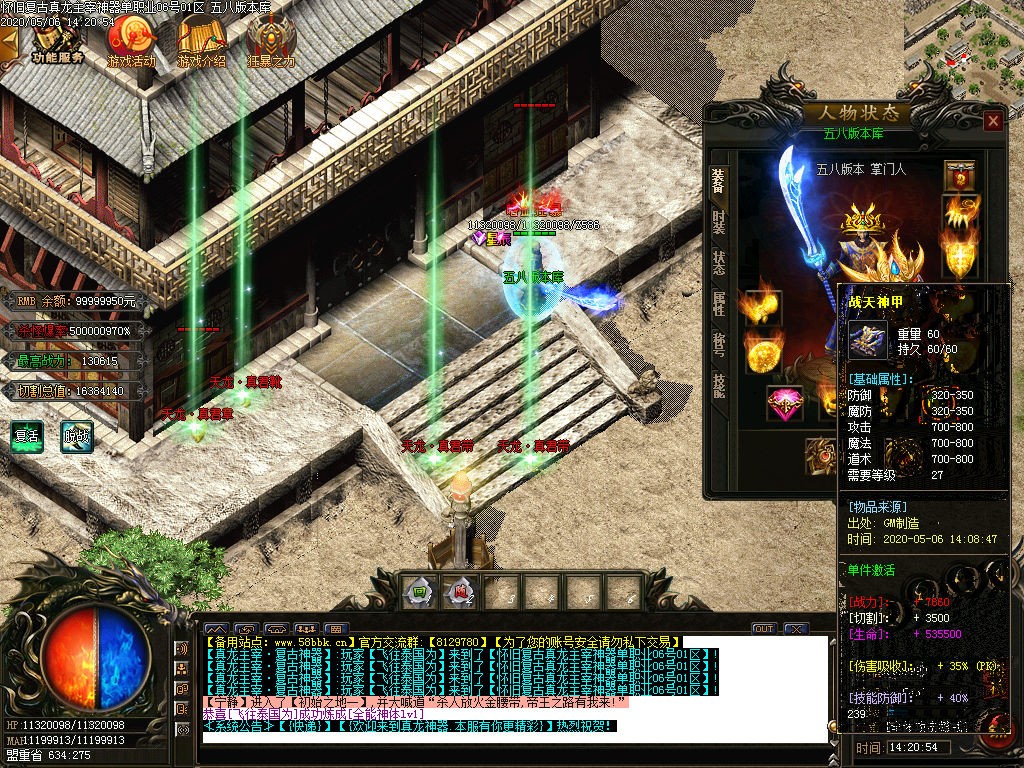1024x768 pixels.
Task: Select the 装备 equipment tab
Action: [x=719, y=179]
